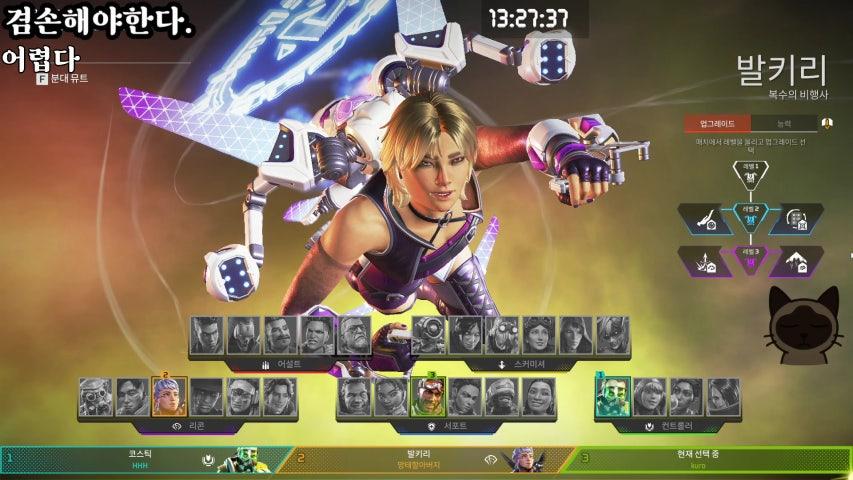
Task: Select the orange-highlighted Valkyrie portrait numbered 2
Action: [168, 397]
